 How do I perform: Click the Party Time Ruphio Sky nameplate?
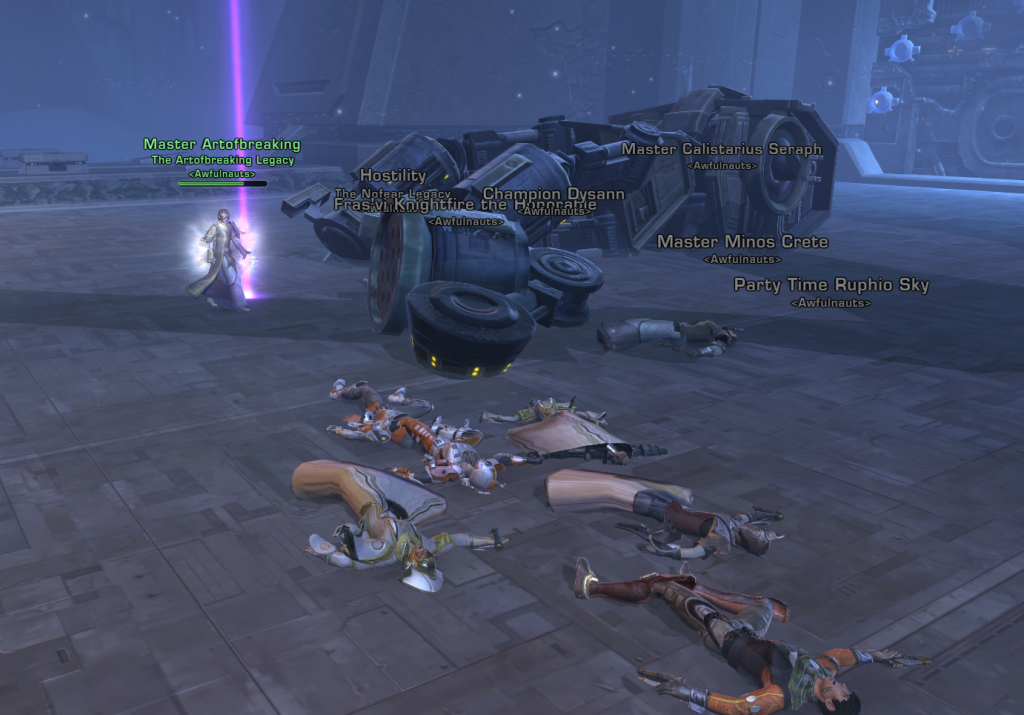(x=831, y=285)
